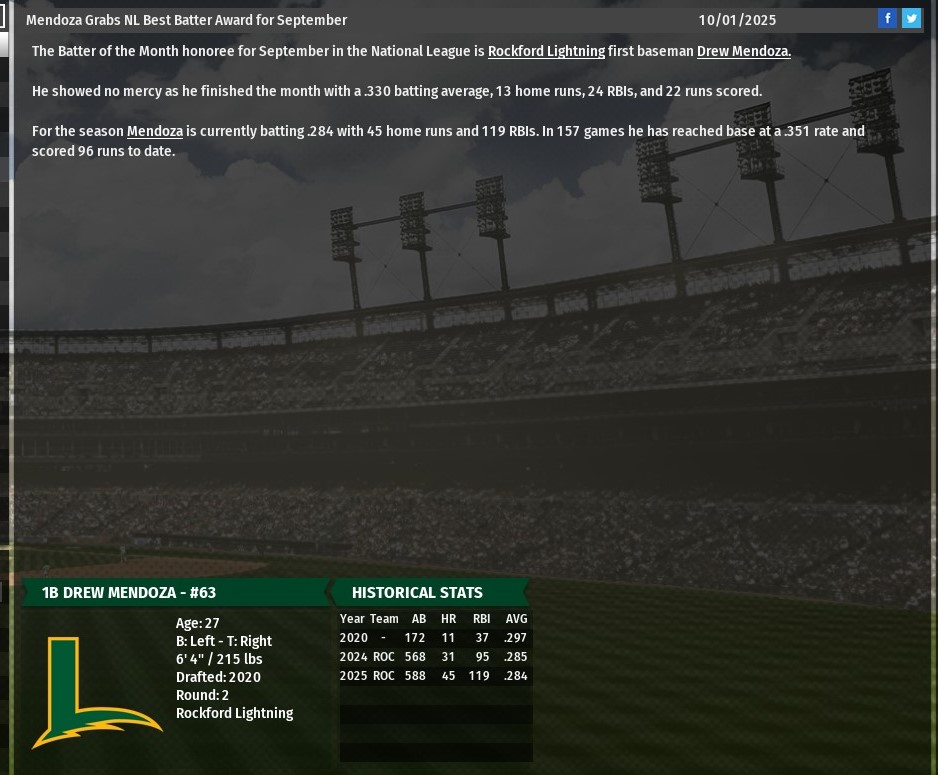The image size is (938, 775).
Task: Follow the underlined Mendoza season-stats link
Action: (x=154, y=131)
